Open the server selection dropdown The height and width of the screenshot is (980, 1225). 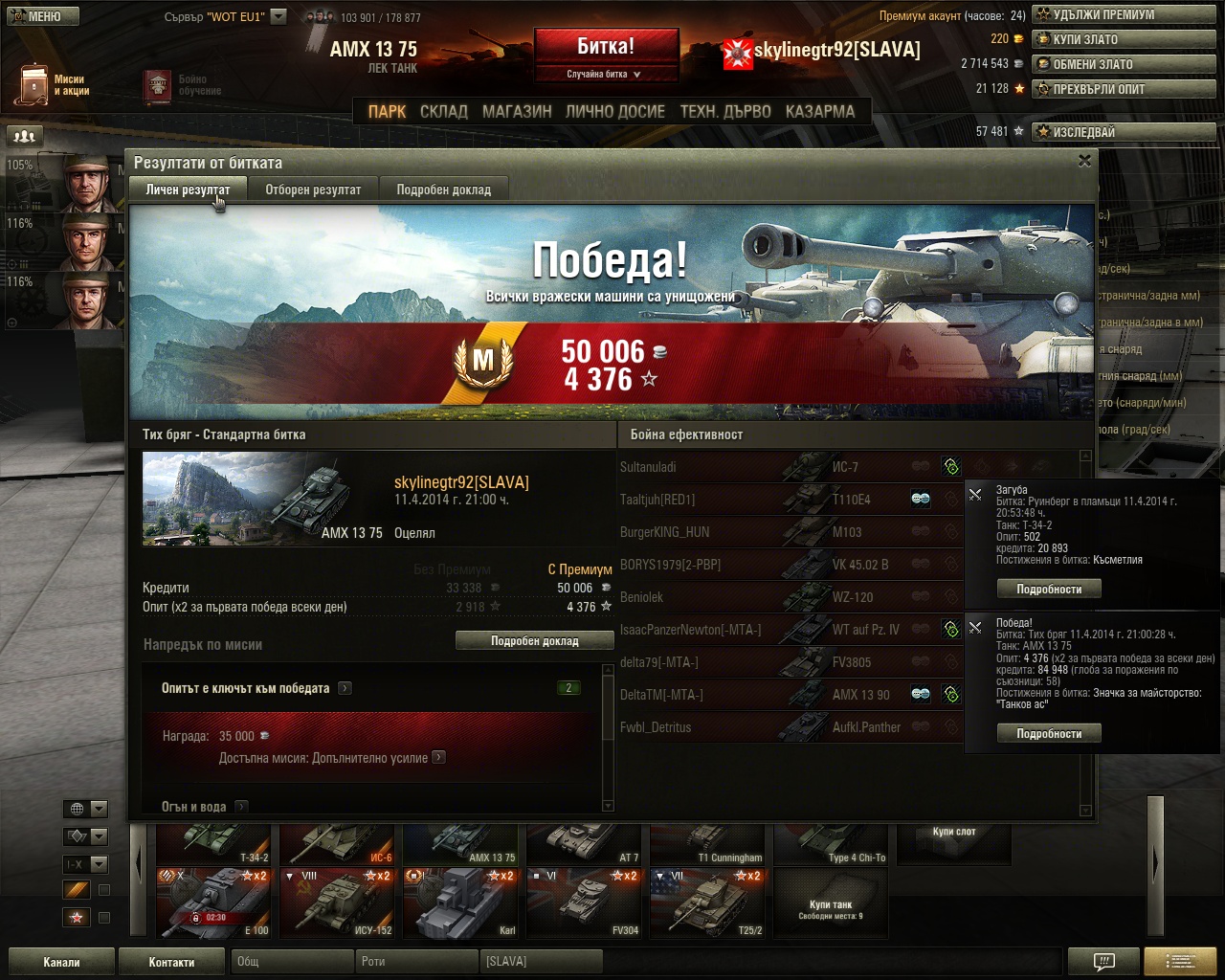278,16
